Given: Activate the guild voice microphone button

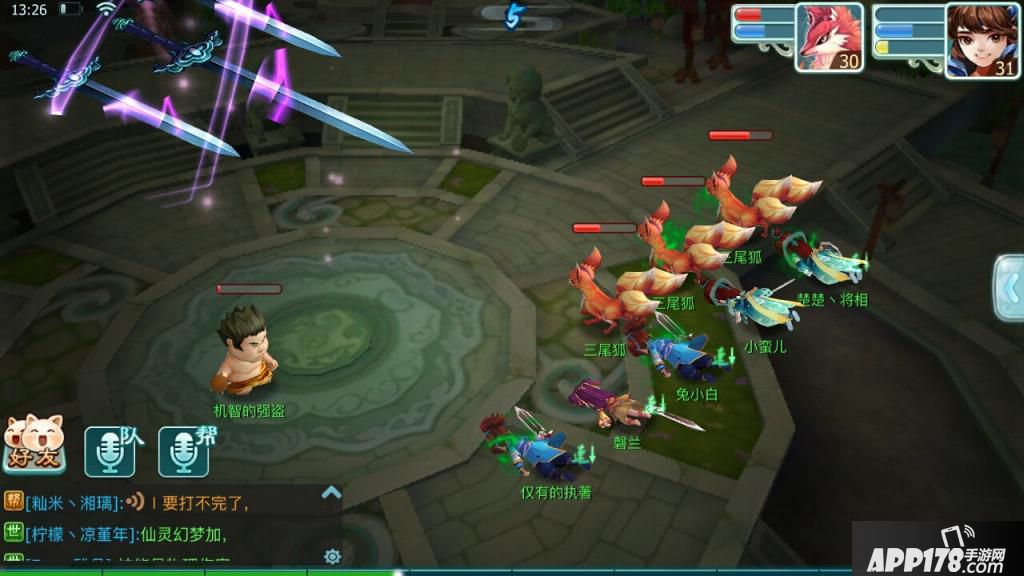Looking at the screenshot, I should [184, 452].
